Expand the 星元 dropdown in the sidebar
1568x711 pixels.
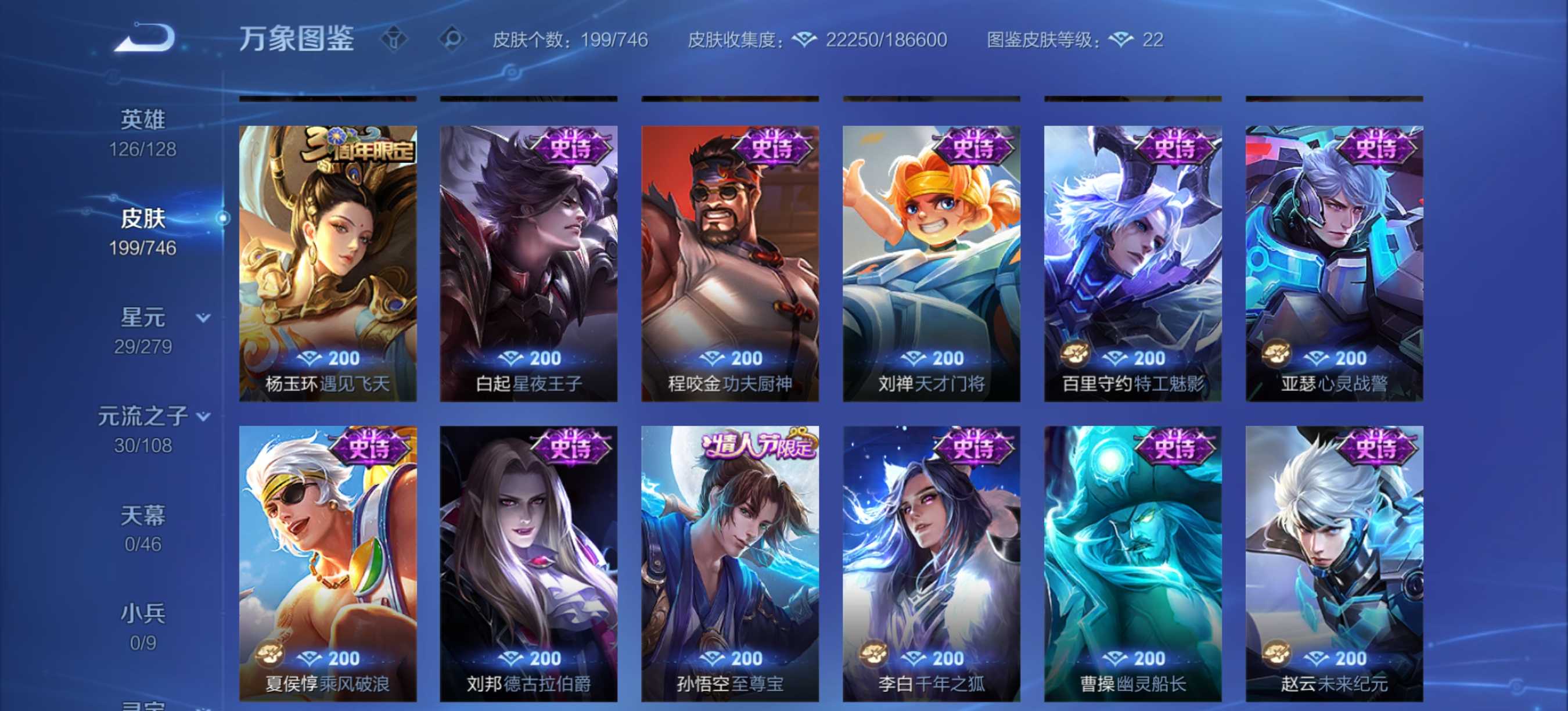(x=202, y=317)
